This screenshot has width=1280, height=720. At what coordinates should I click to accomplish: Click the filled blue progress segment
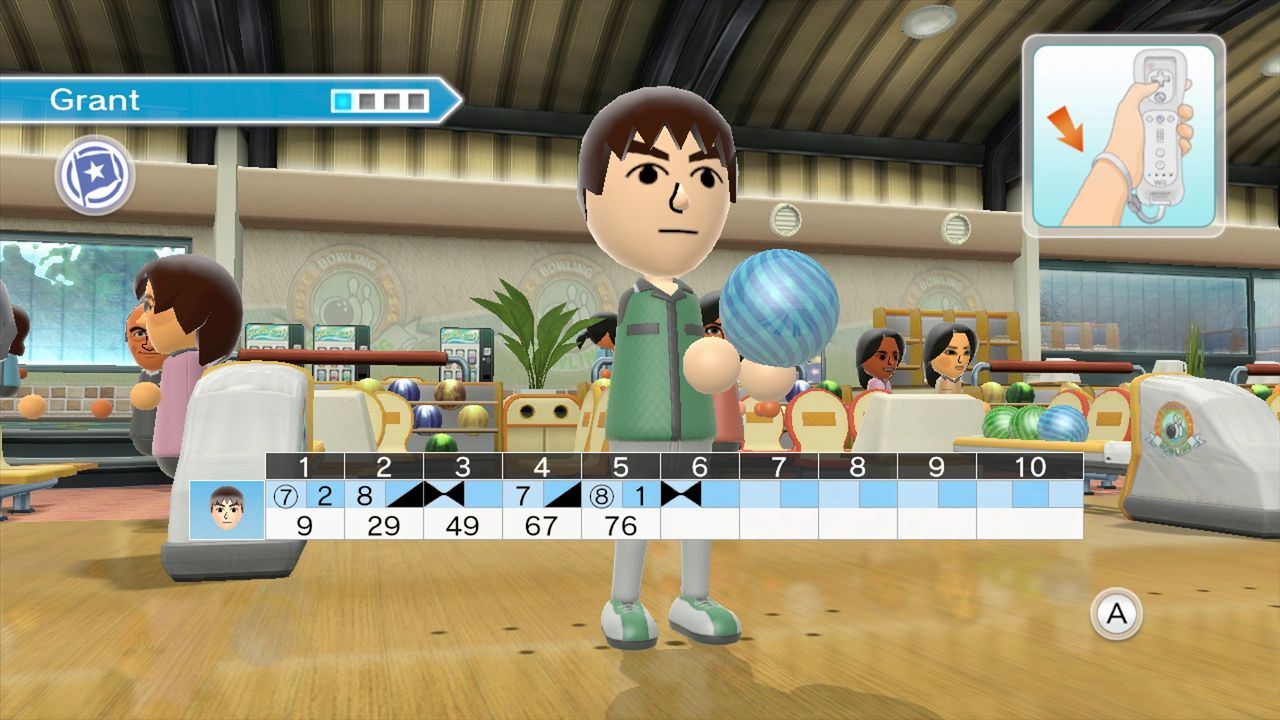(x=345, y=98)
